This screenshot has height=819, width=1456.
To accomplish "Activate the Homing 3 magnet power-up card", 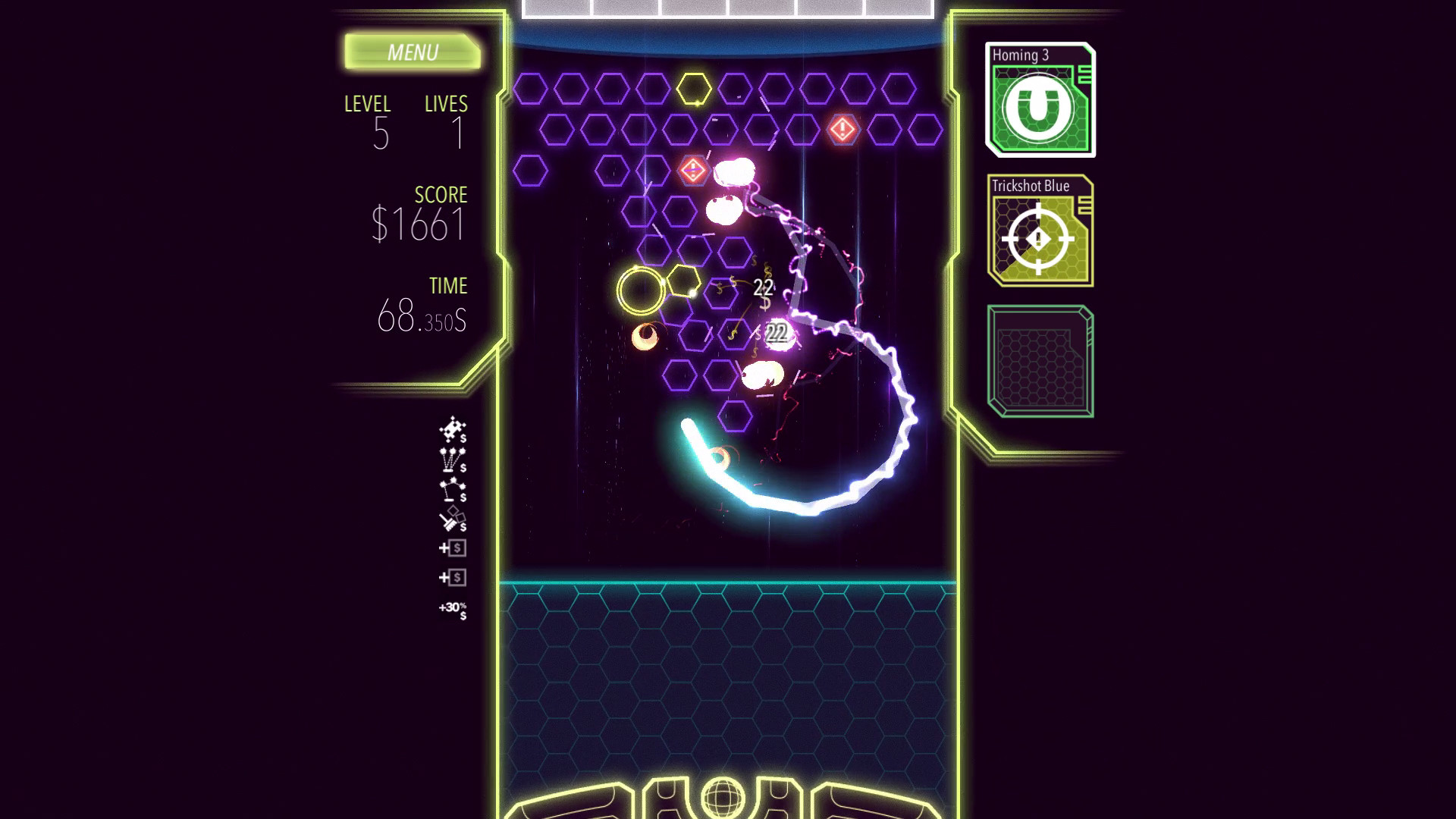I will [x=1040, y=100].
